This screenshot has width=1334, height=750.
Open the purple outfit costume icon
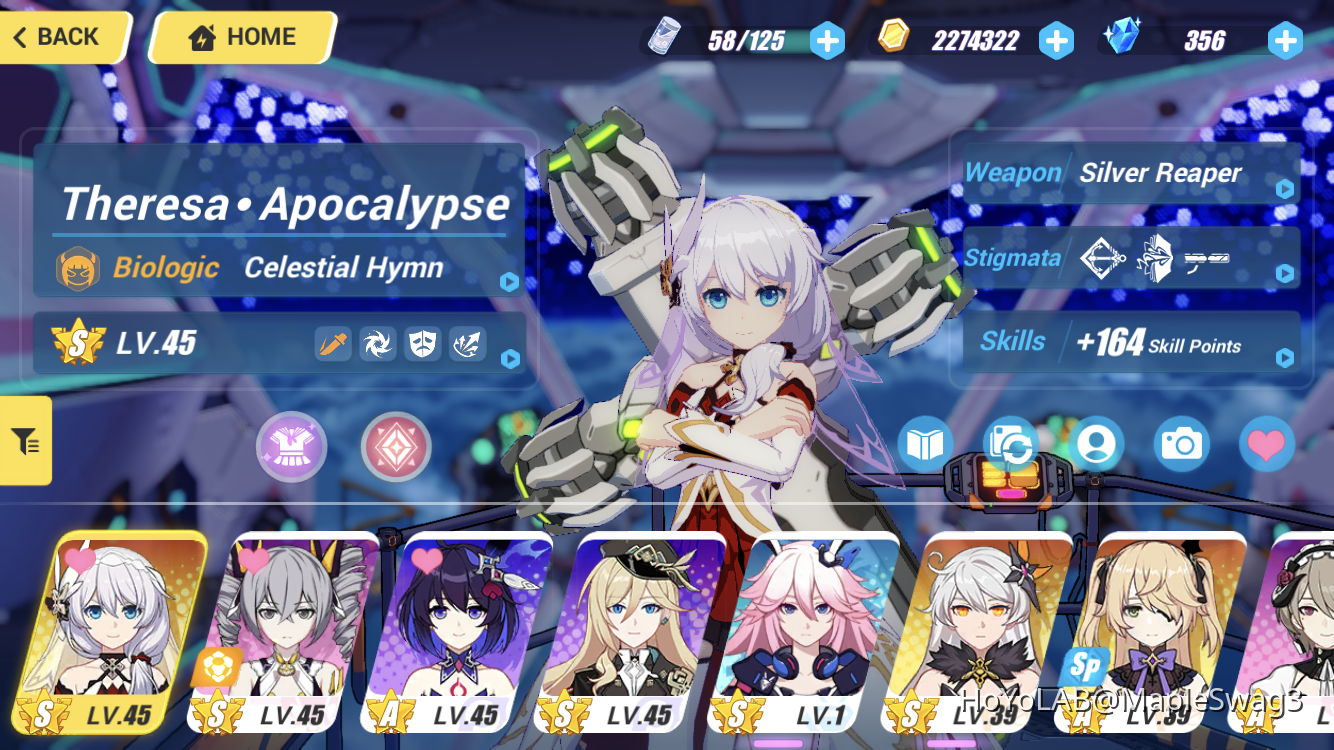(291, 447)
